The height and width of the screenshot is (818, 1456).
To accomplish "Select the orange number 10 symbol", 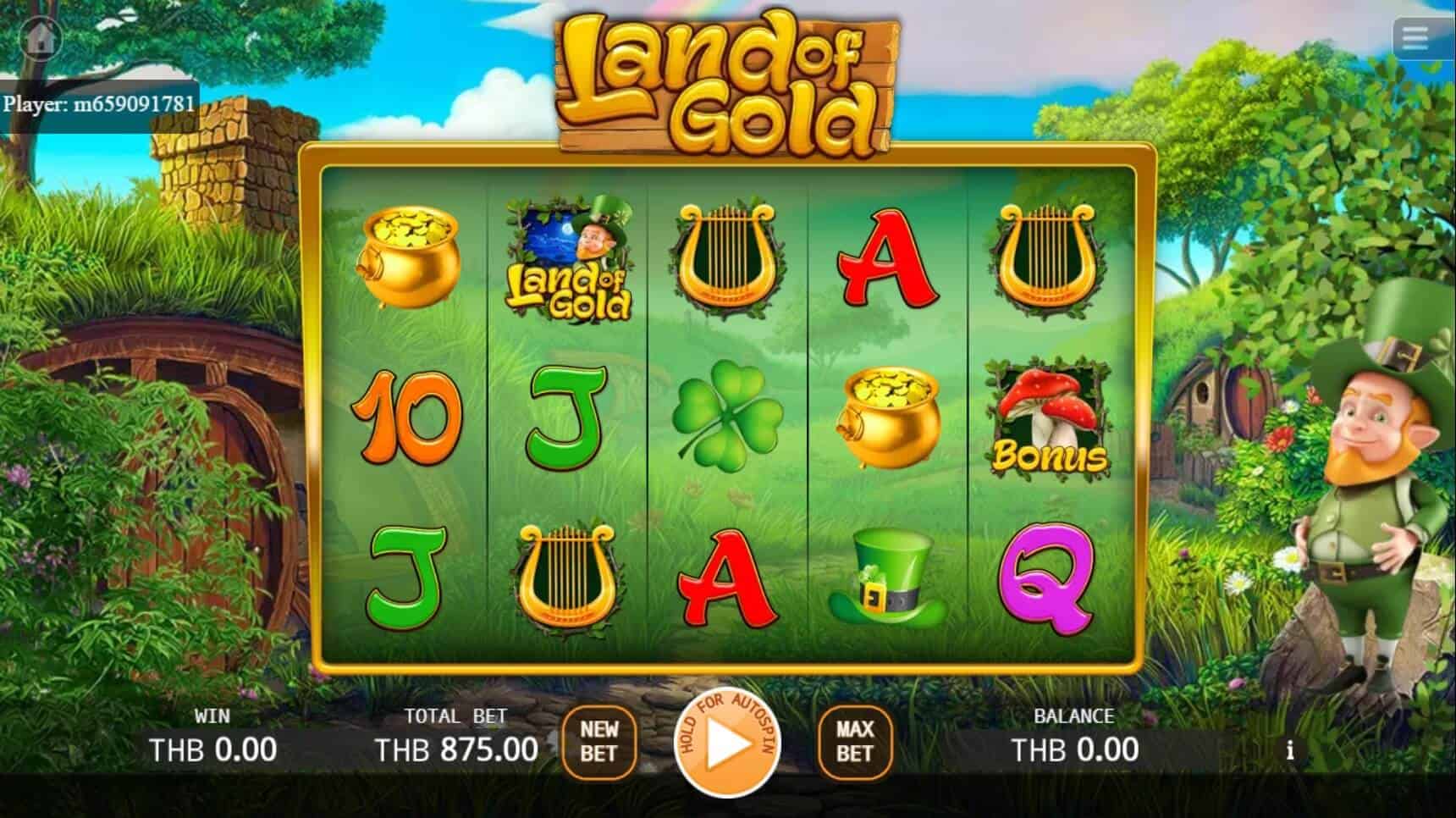I will [407, 419].
